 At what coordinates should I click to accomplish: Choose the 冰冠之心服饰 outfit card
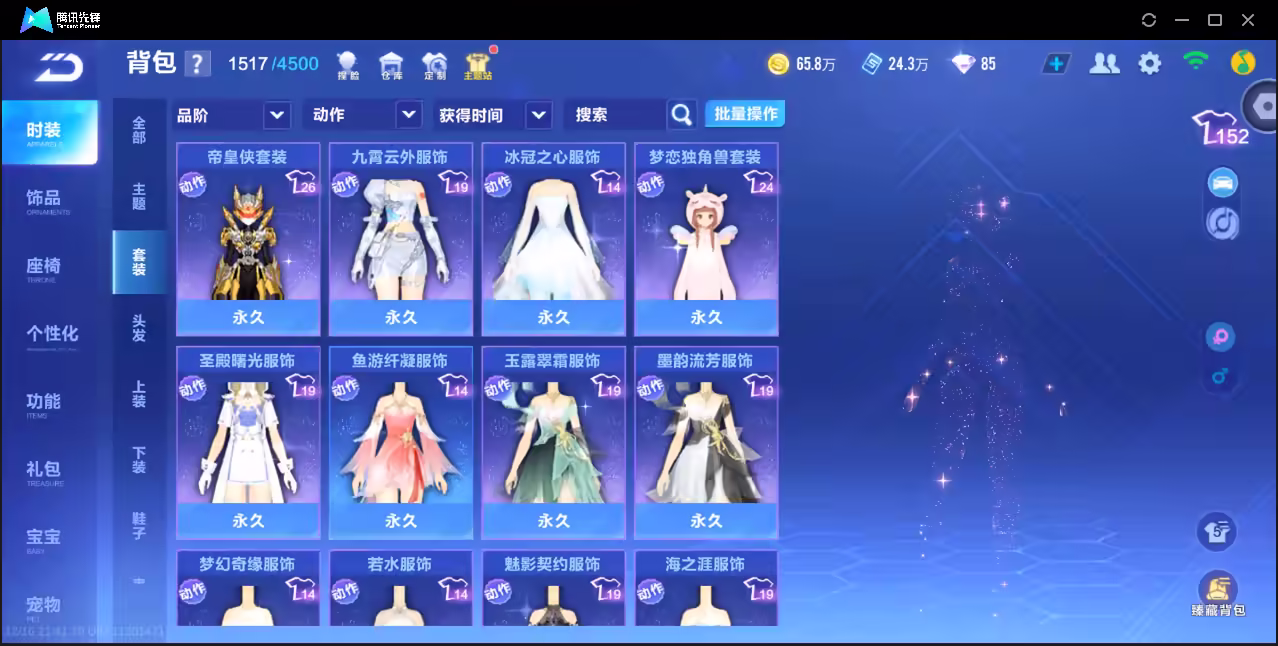point(553,238)
